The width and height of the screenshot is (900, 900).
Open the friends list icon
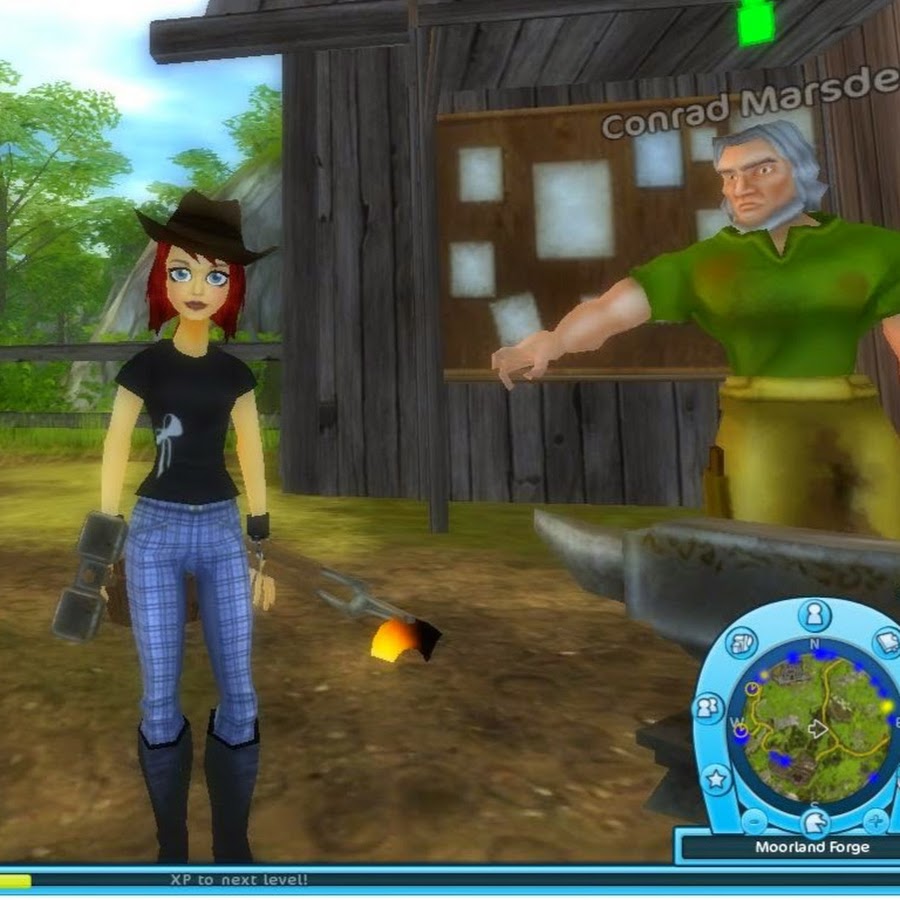point(709,708)
